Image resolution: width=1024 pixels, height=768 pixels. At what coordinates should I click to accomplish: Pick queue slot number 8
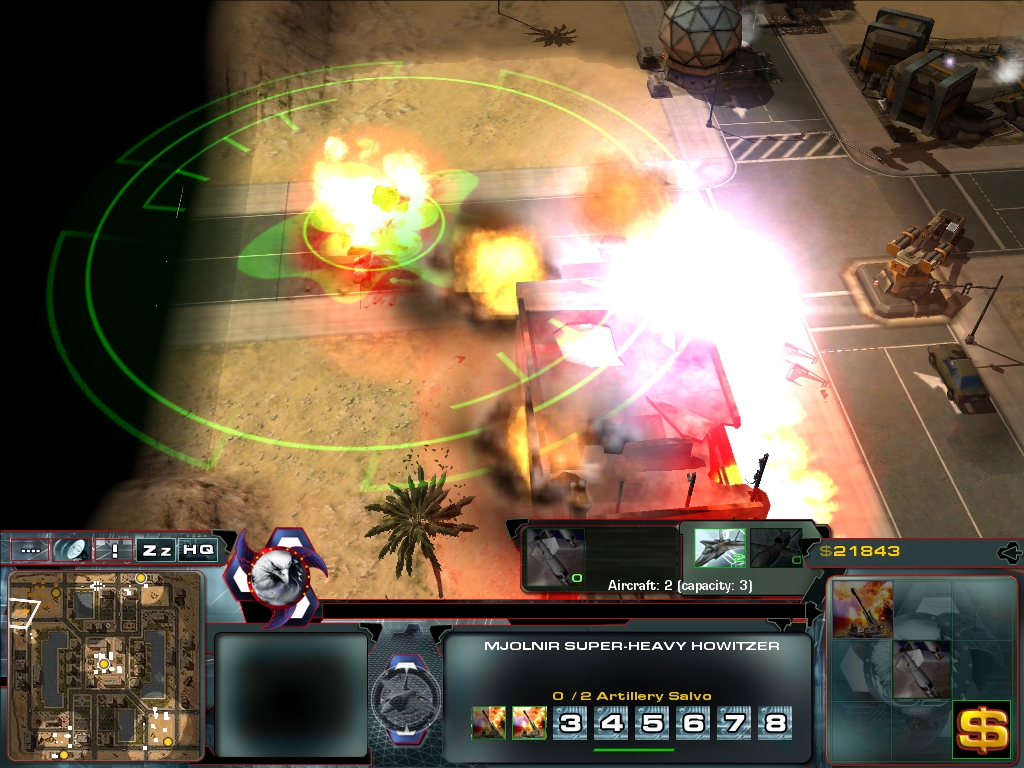(x=775, y=722)
